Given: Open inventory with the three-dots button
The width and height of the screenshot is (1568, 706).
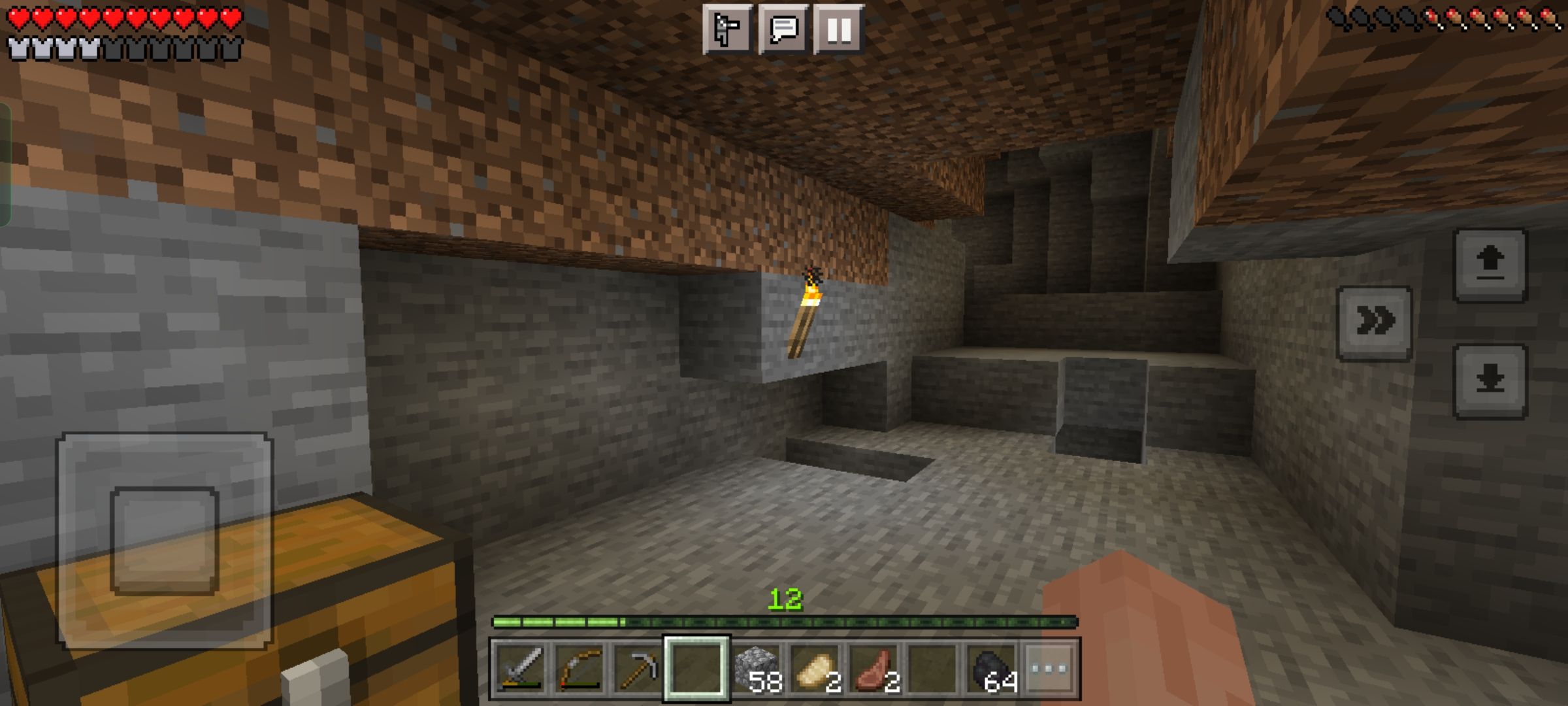Looking at the screenshot, I should 1050,669.
